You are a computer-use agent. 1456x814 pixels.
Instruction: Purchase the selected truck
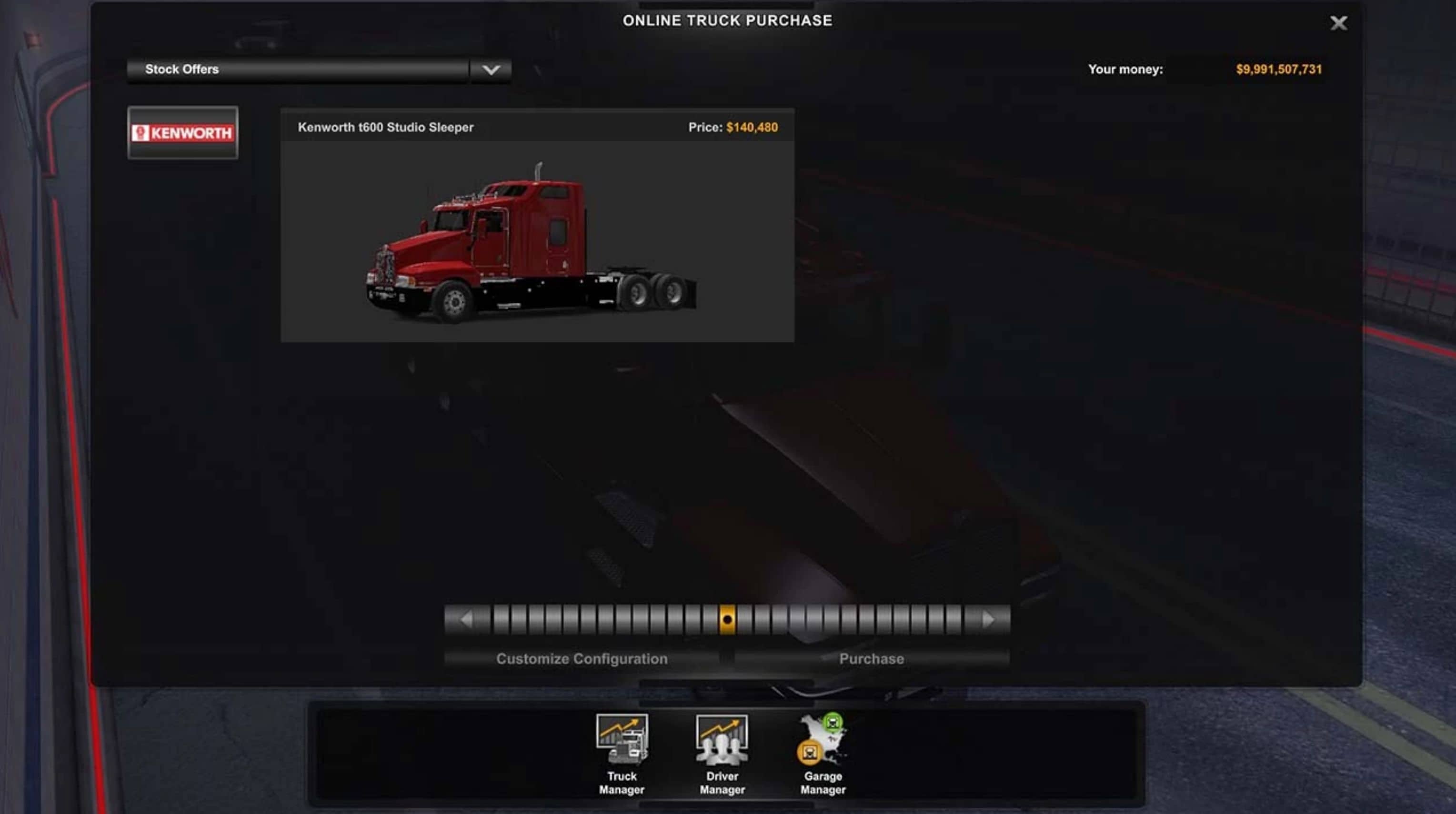[x=871, y=659]
